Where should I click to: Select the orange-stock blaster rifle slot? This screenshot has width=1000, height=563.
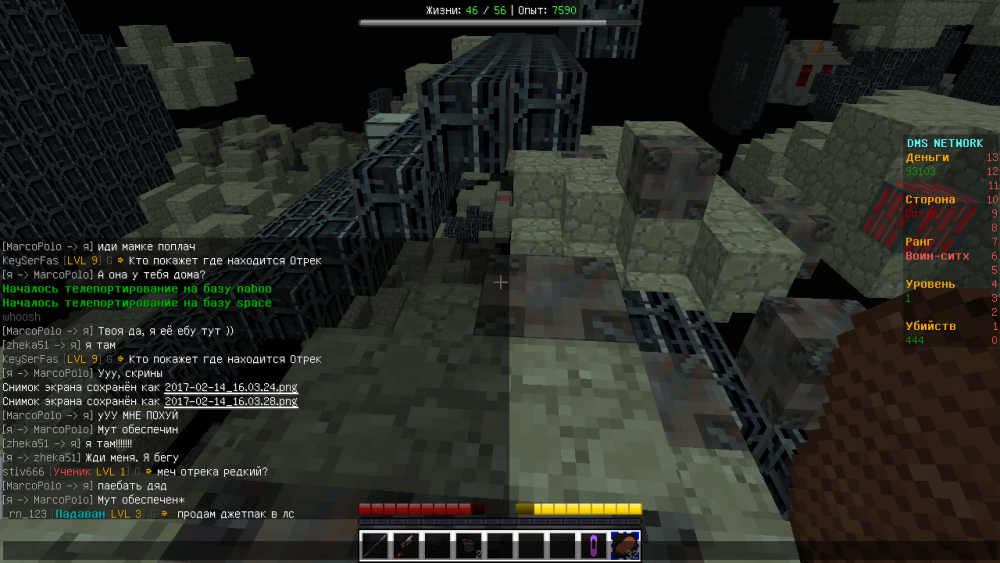[x=406, y=546]
